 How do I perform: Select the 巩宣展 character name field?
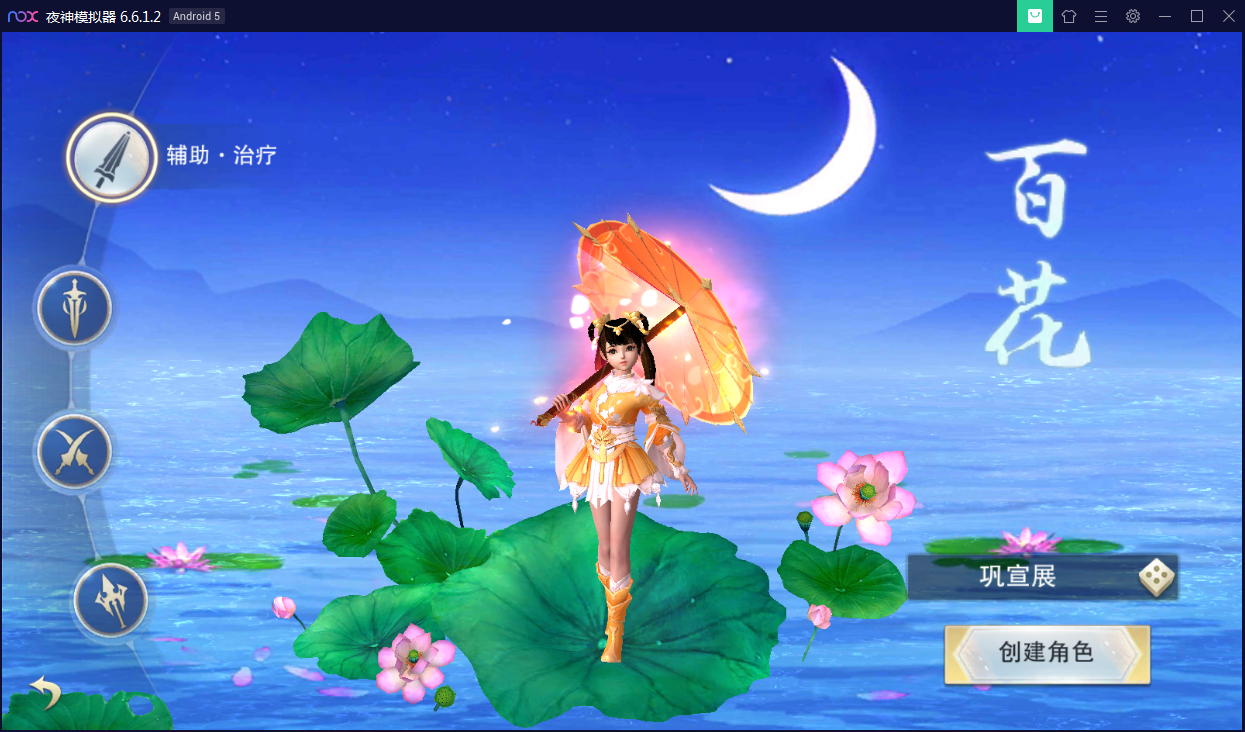pos(1020,577)
